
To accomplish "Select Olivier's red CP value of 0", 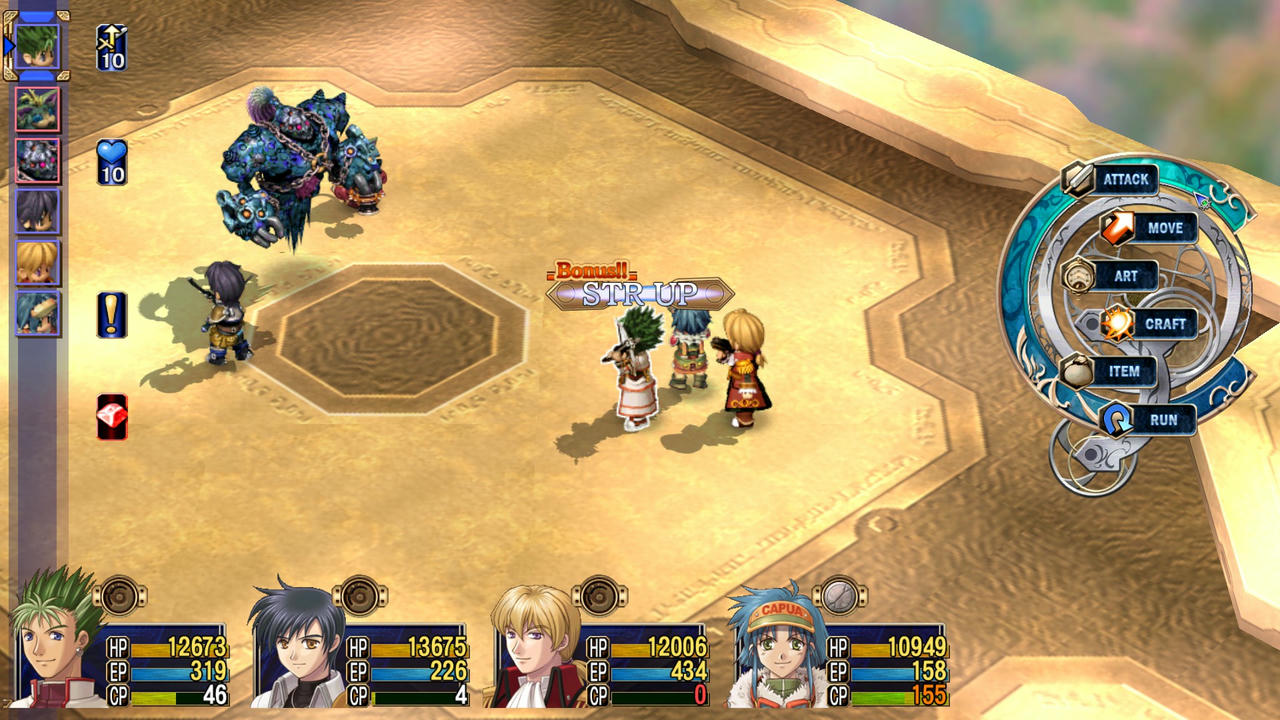I will click(702, 691).
